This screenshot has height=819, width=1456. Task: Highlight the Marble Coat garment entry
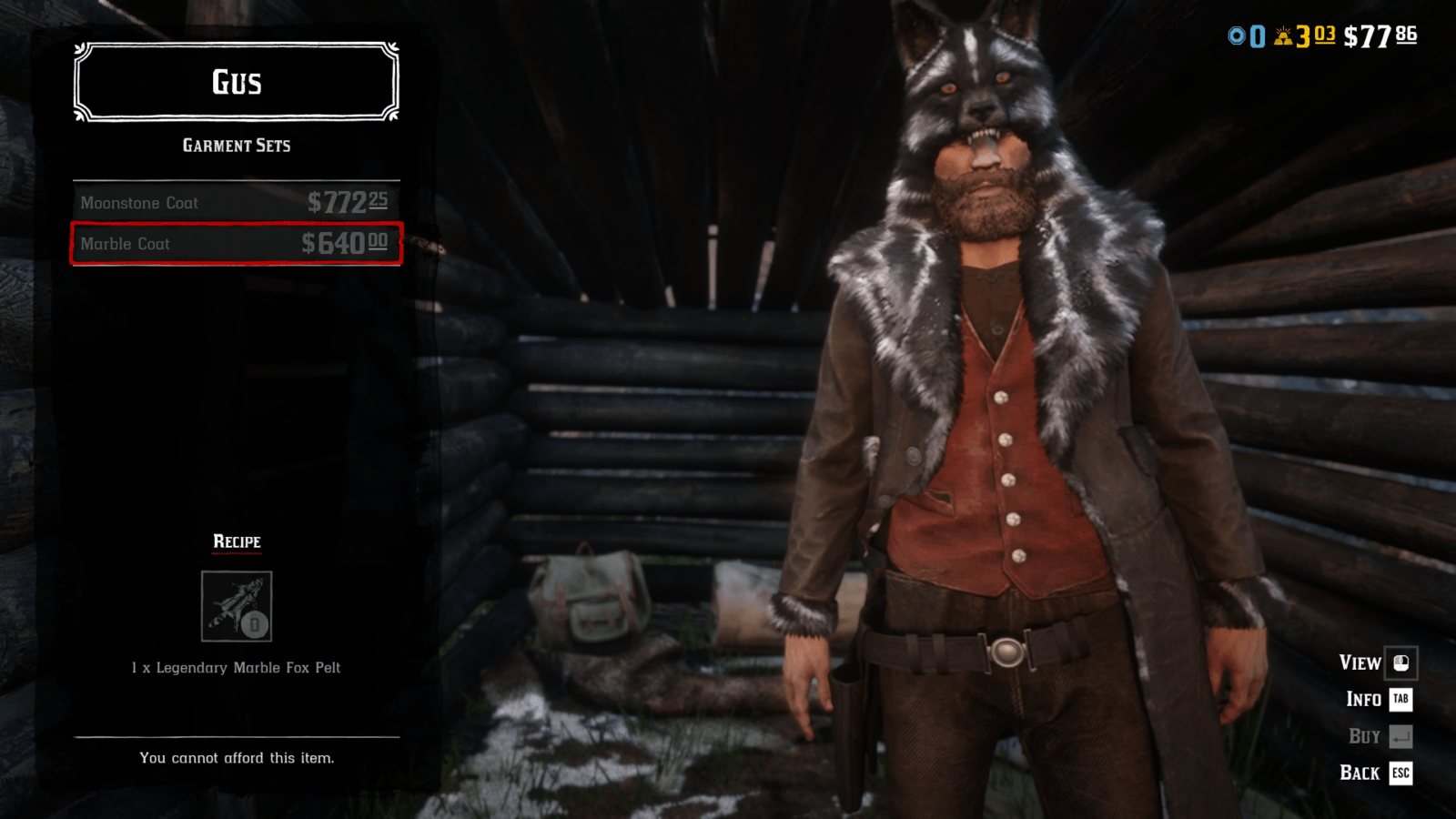tap(235, 244)
